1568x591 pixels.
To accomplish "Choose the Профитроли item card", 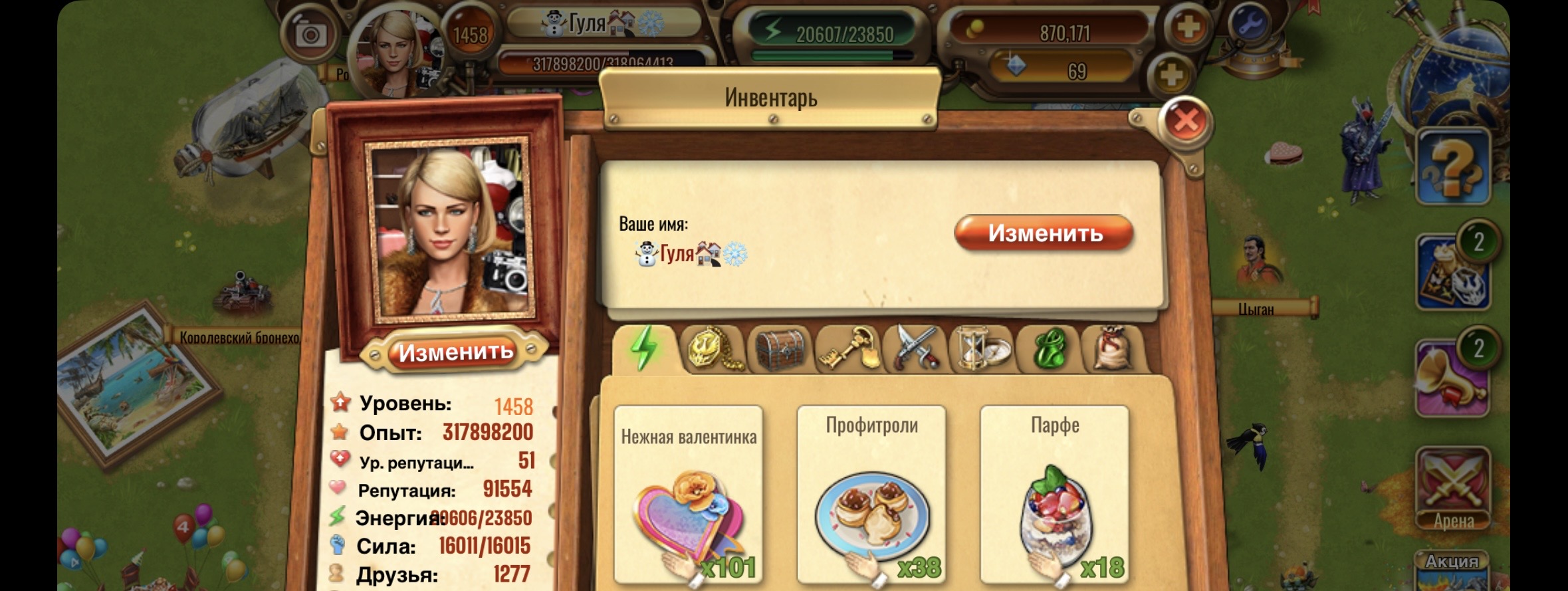I will point(871,495).
